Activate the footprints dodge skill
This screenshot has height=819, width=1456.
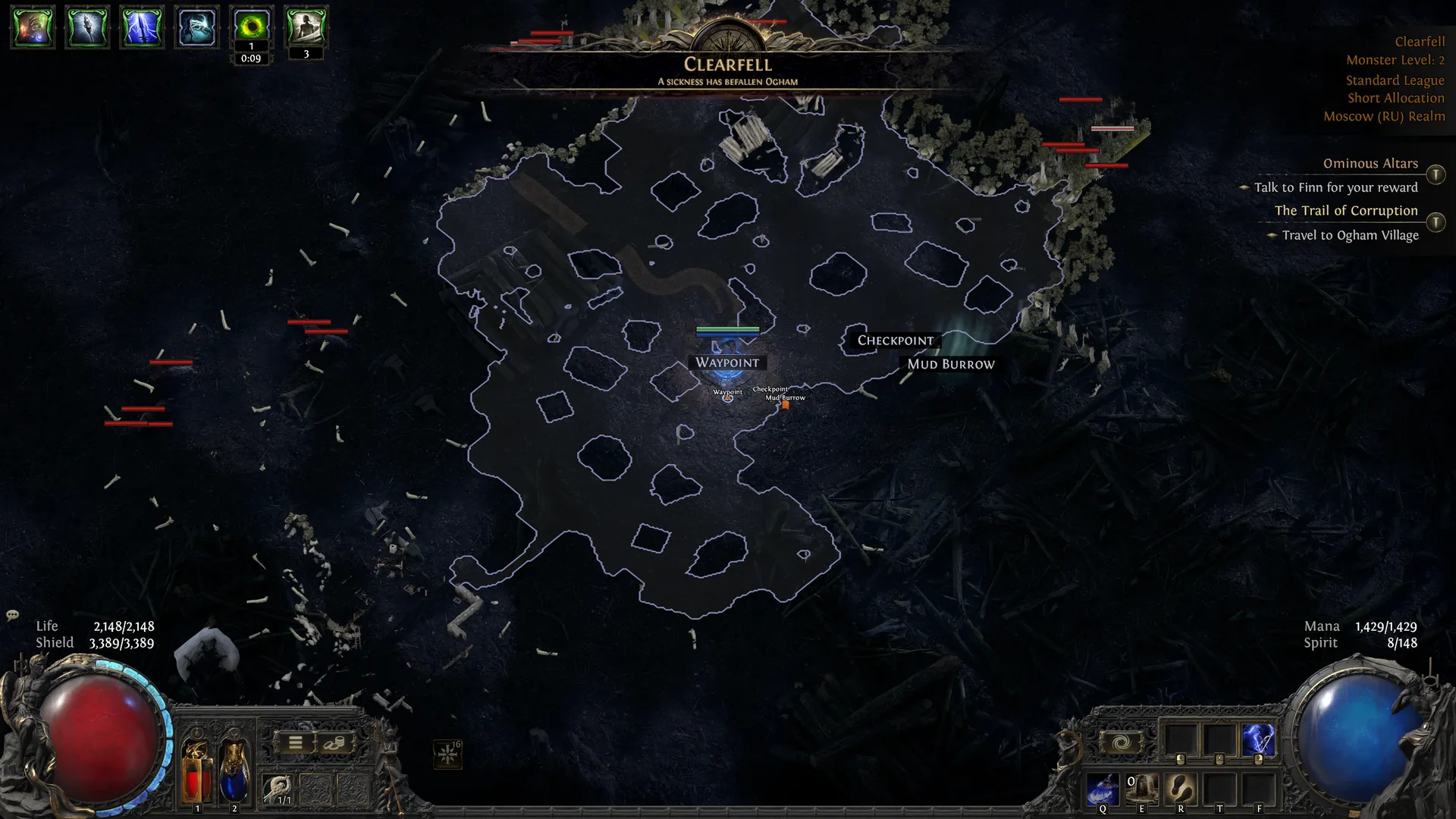coord(1181,789)
